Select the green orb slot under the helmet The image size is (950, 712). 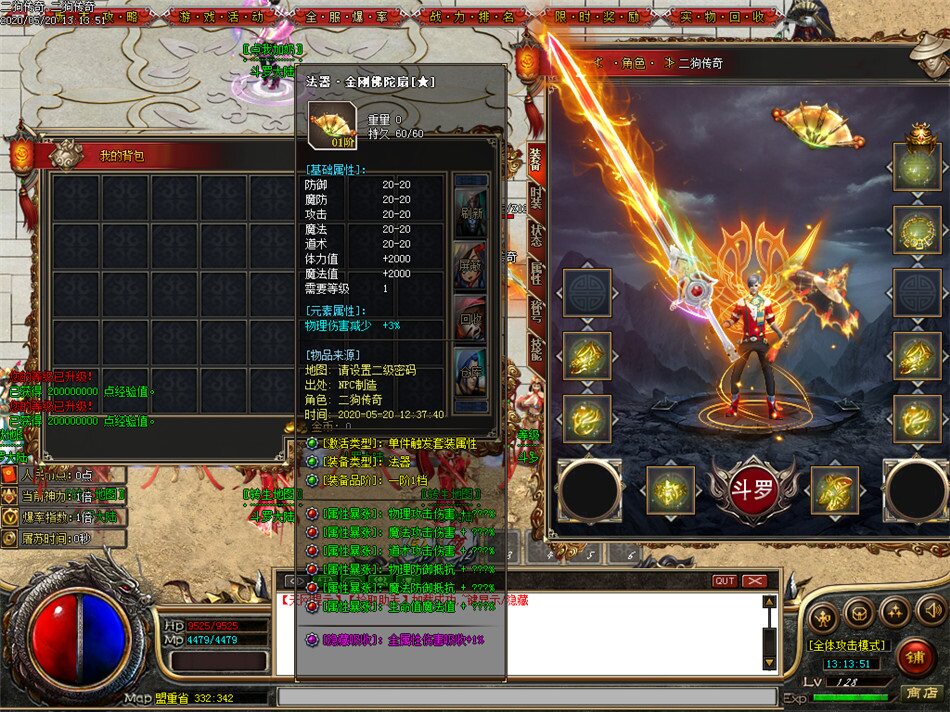click(917, 167)
